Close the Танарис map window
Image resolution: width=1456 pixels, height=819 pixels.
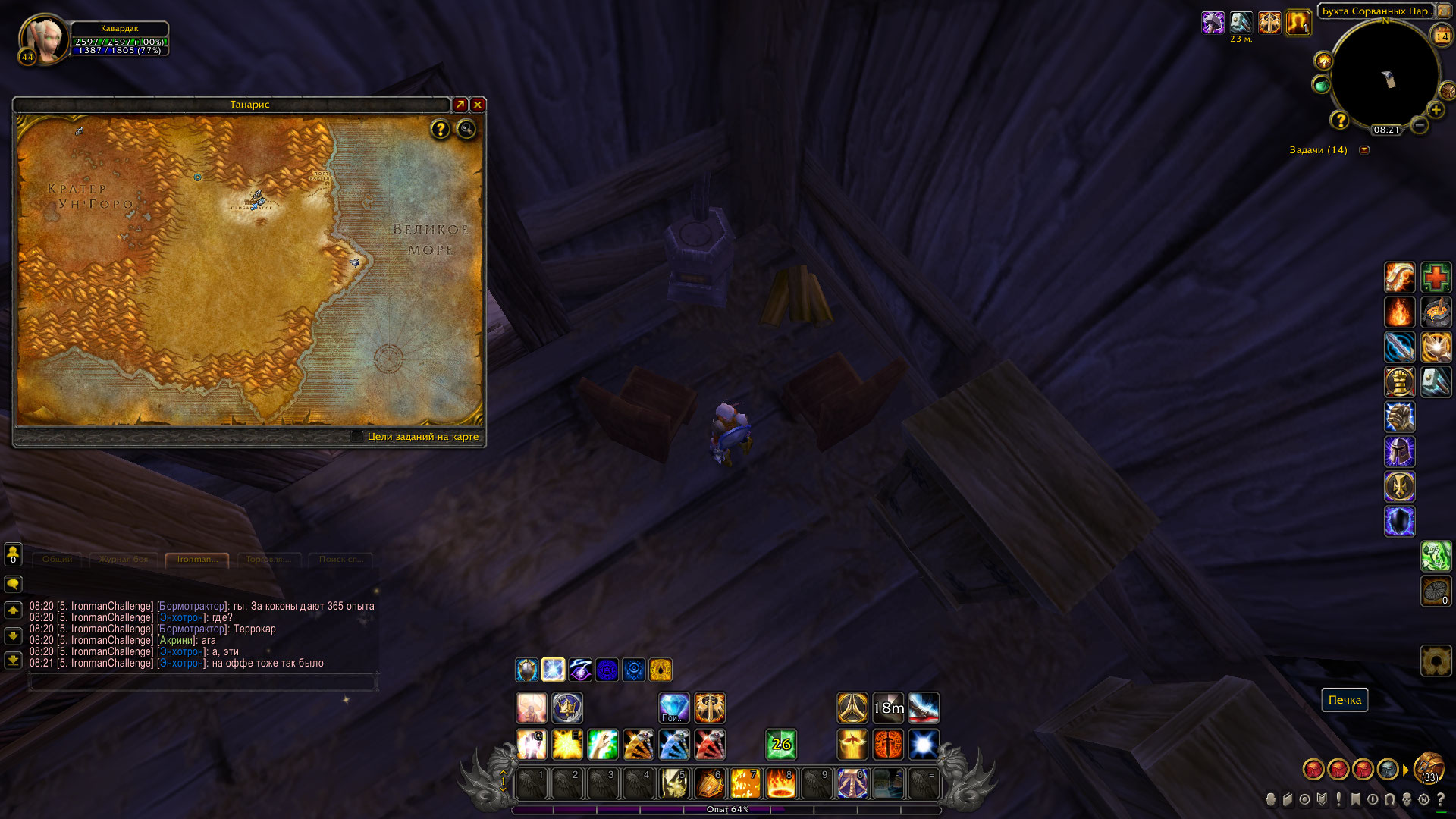pos(478,105)
